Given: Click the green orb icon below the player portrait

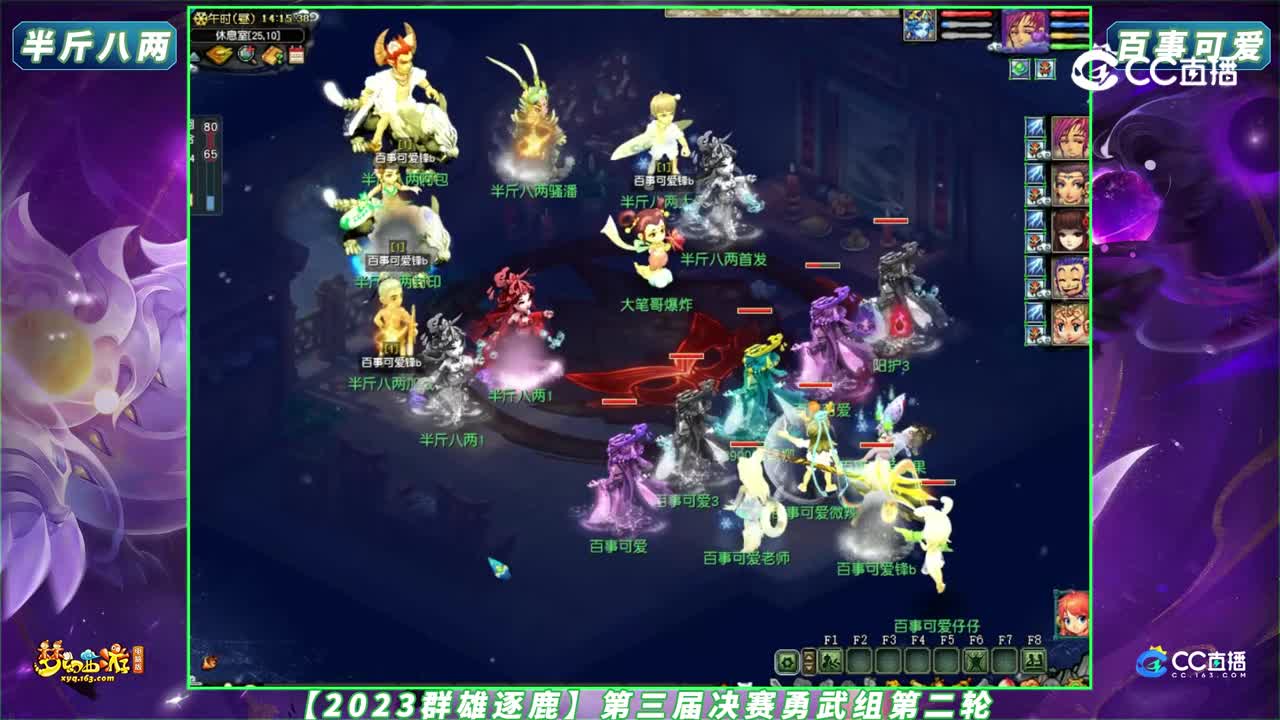Looking at the screenshot, I should coord(1019,68).
